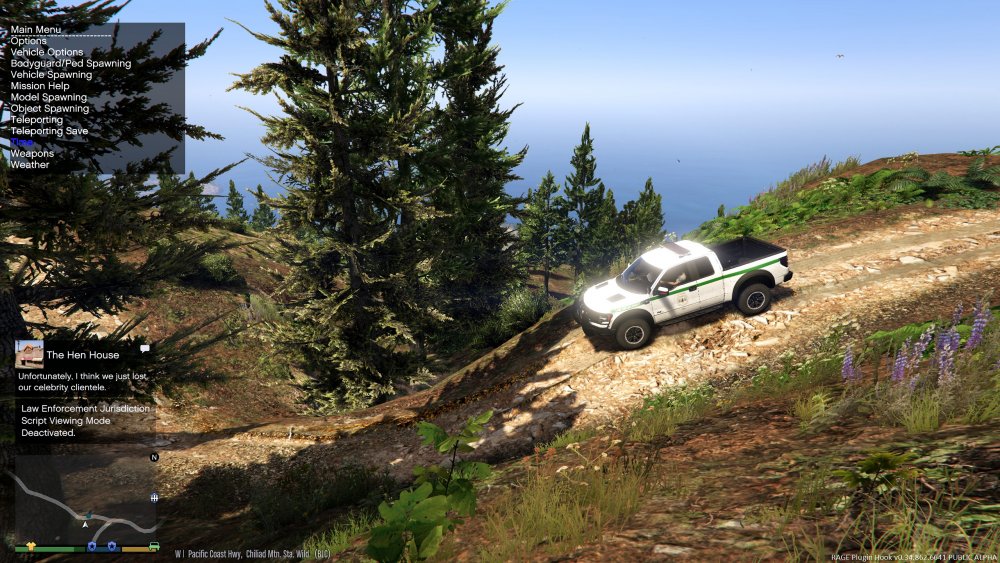The image size is (1000, 563).
Task: Go to Object Spawning
Action: point(50,108)
